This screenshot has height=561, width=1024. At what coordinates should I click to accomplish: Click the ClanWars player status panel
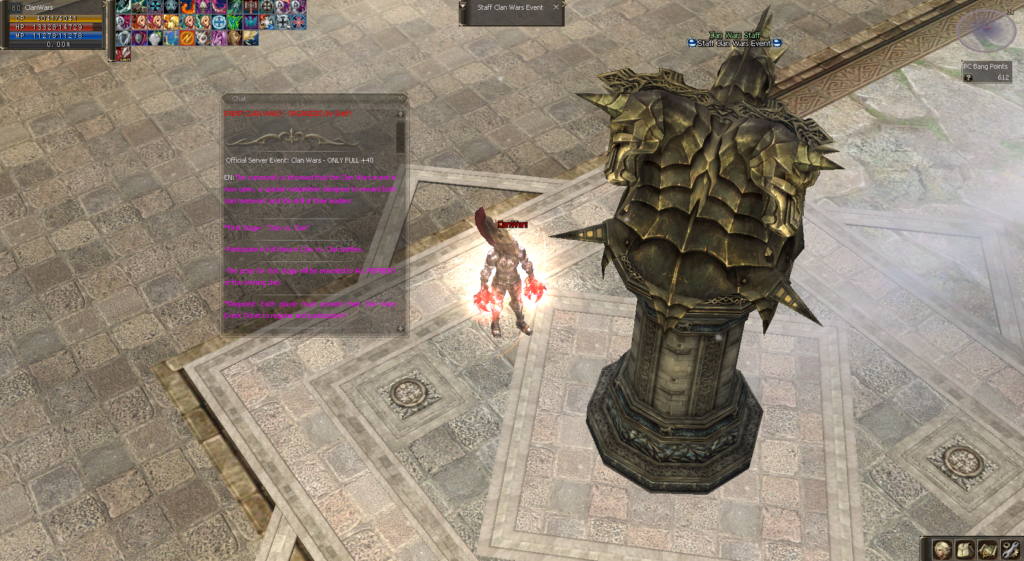tap(52, 24)
